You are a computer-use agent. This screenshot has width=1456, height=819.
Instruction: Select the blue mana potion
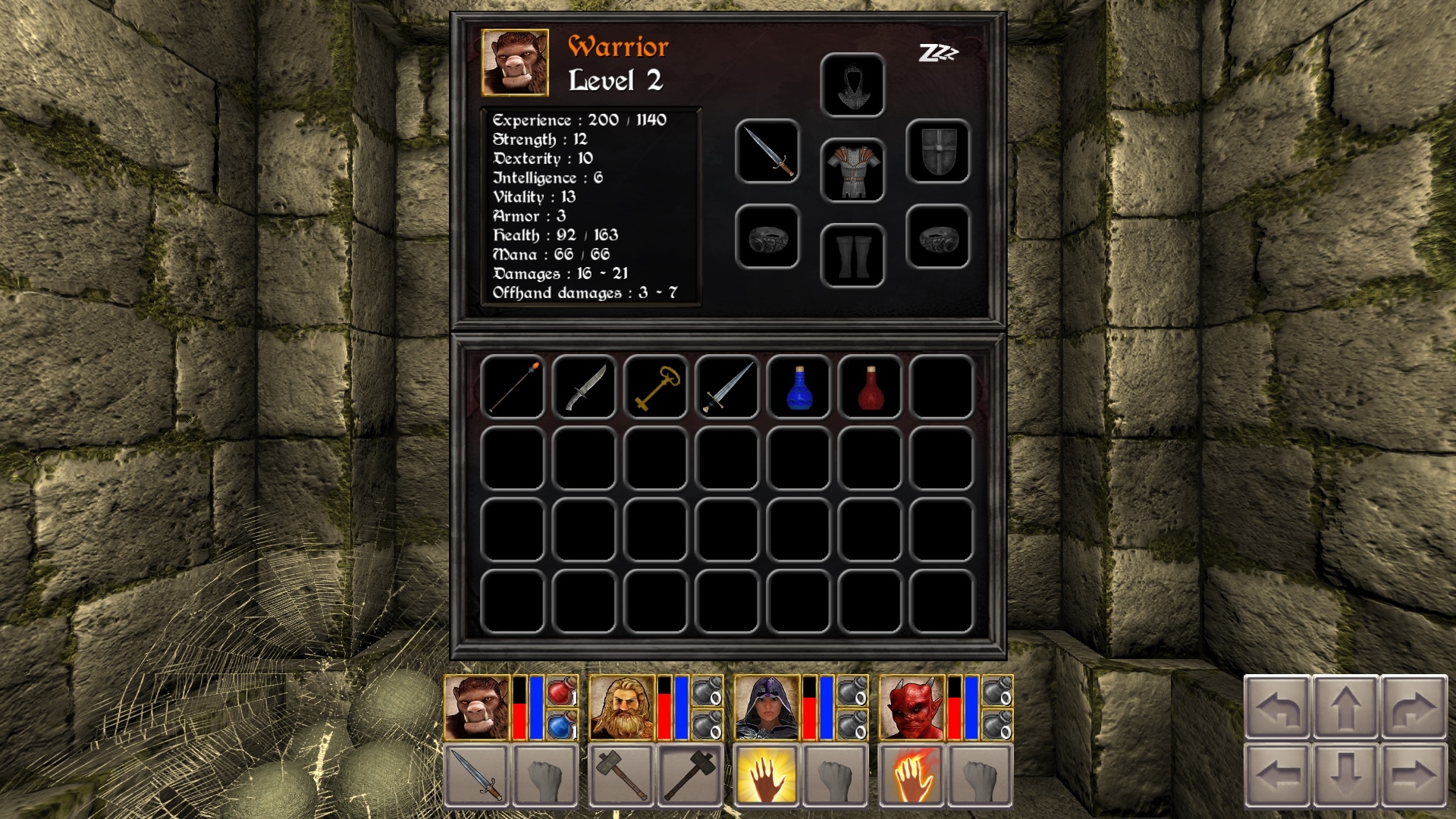[799, 388]
